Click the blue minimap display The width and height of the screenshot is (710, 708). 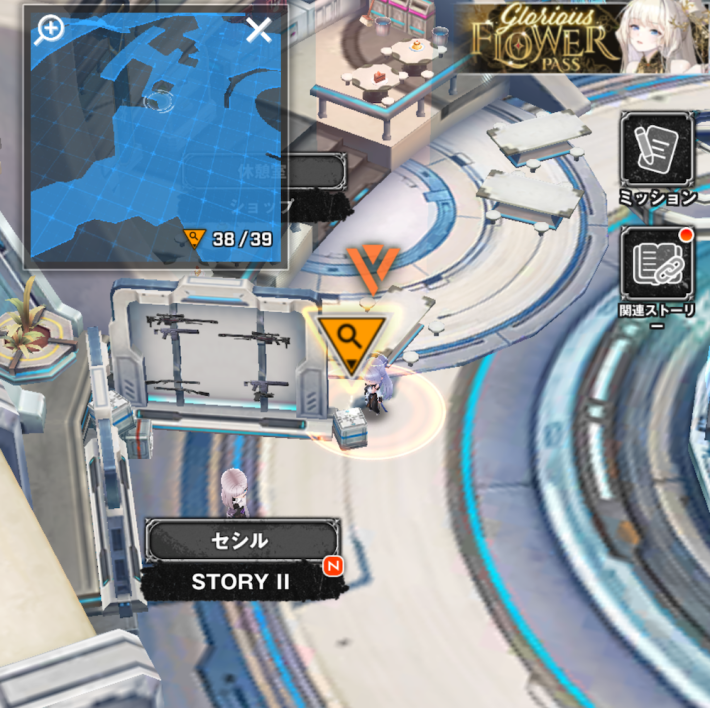coord(155,140)
